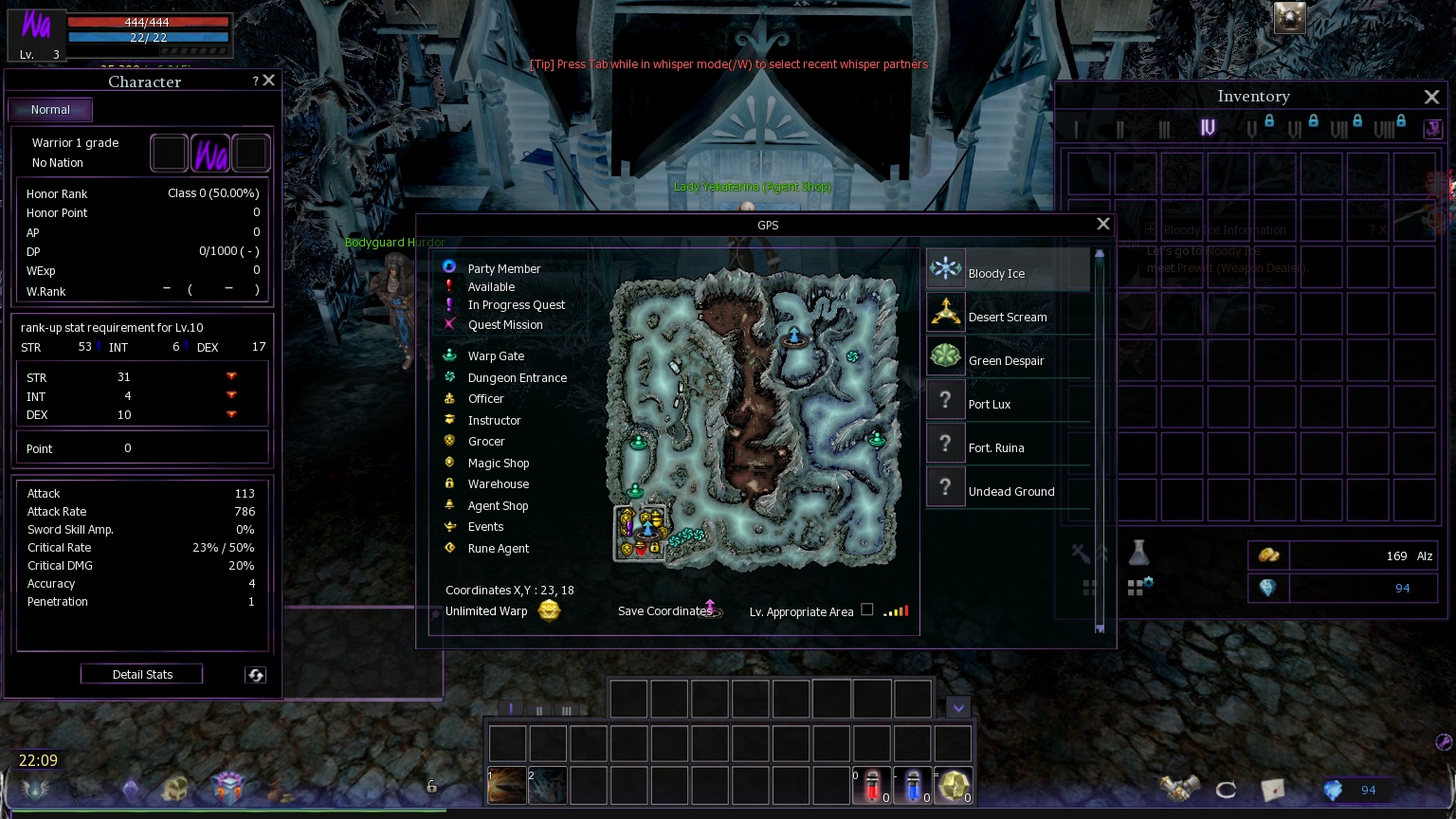Close the Inventory window
The image size is (1456, 819).
click(x=1431, y=97)
